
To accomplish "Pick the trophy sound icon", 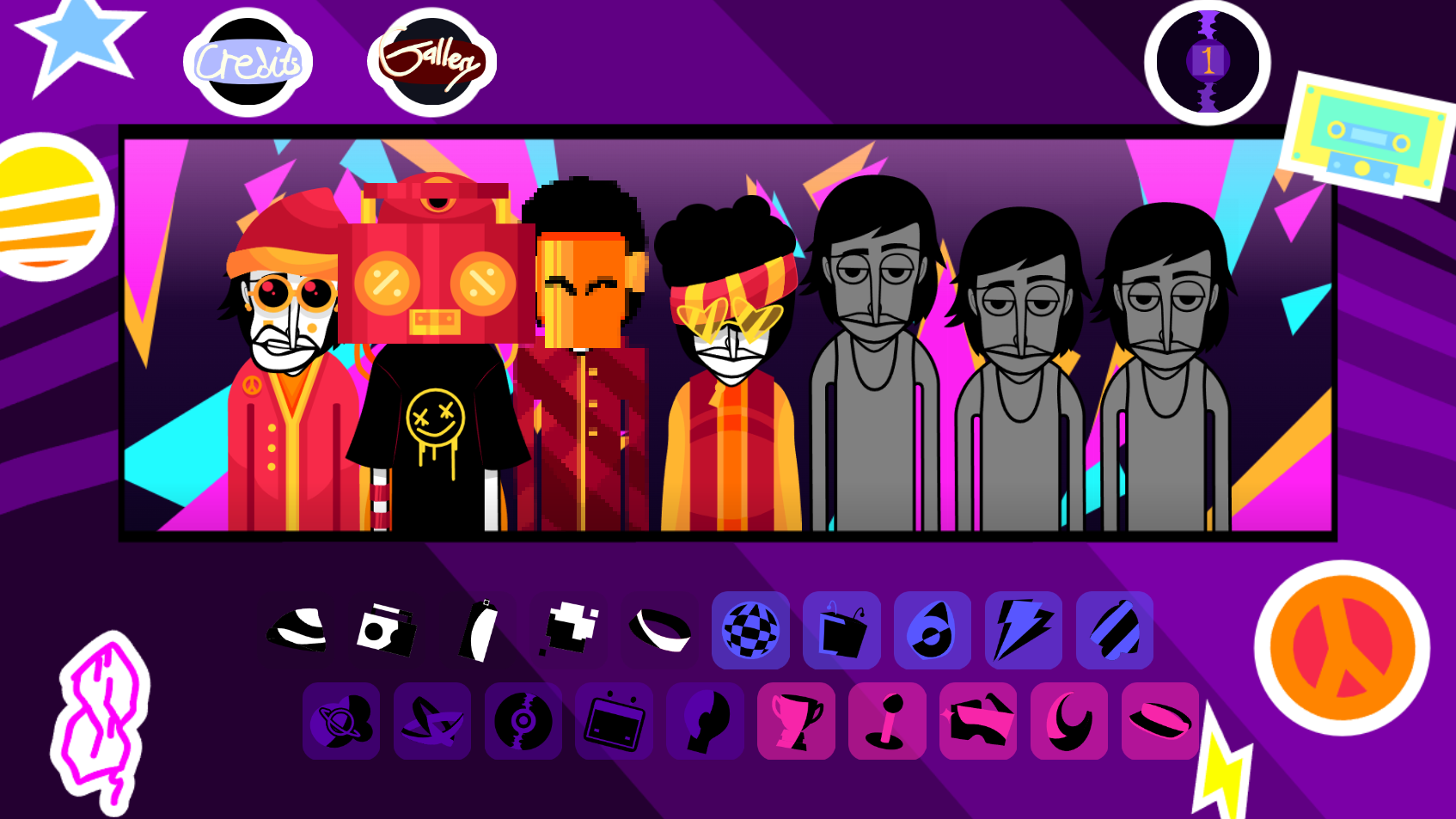I will coord(795,722).
